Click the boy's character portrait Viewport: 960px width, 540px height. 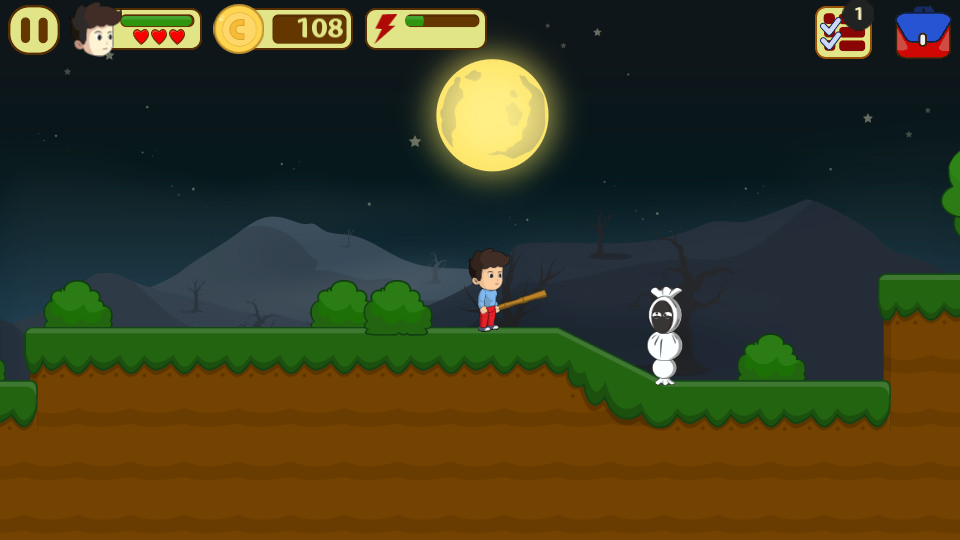point(95,30)
